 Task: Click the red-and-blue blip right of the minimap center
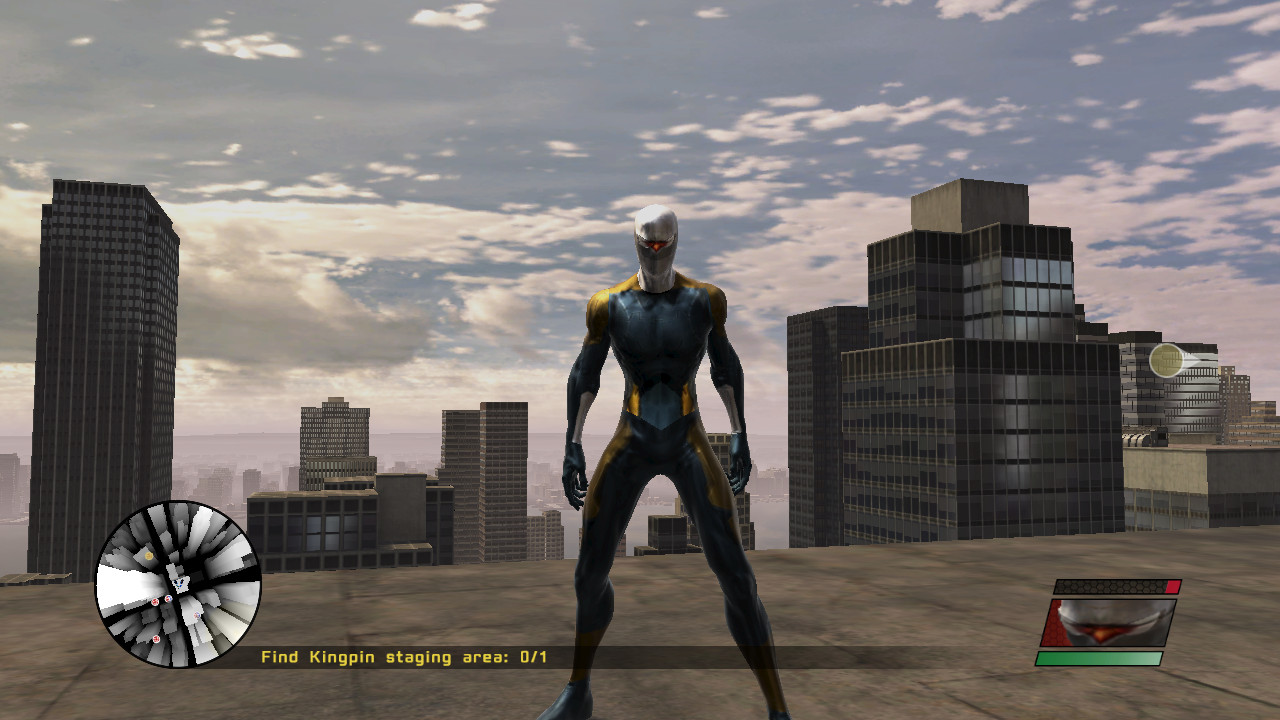[x=197, y=615]
